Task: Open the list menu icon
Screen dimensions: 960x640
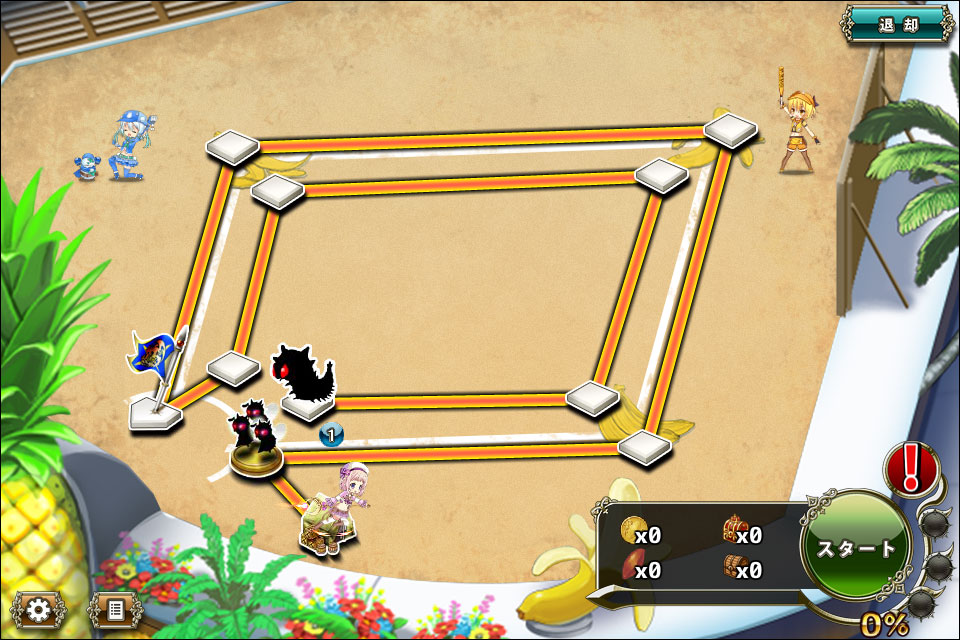Action: pyautogui.click(x=115, y=608)
